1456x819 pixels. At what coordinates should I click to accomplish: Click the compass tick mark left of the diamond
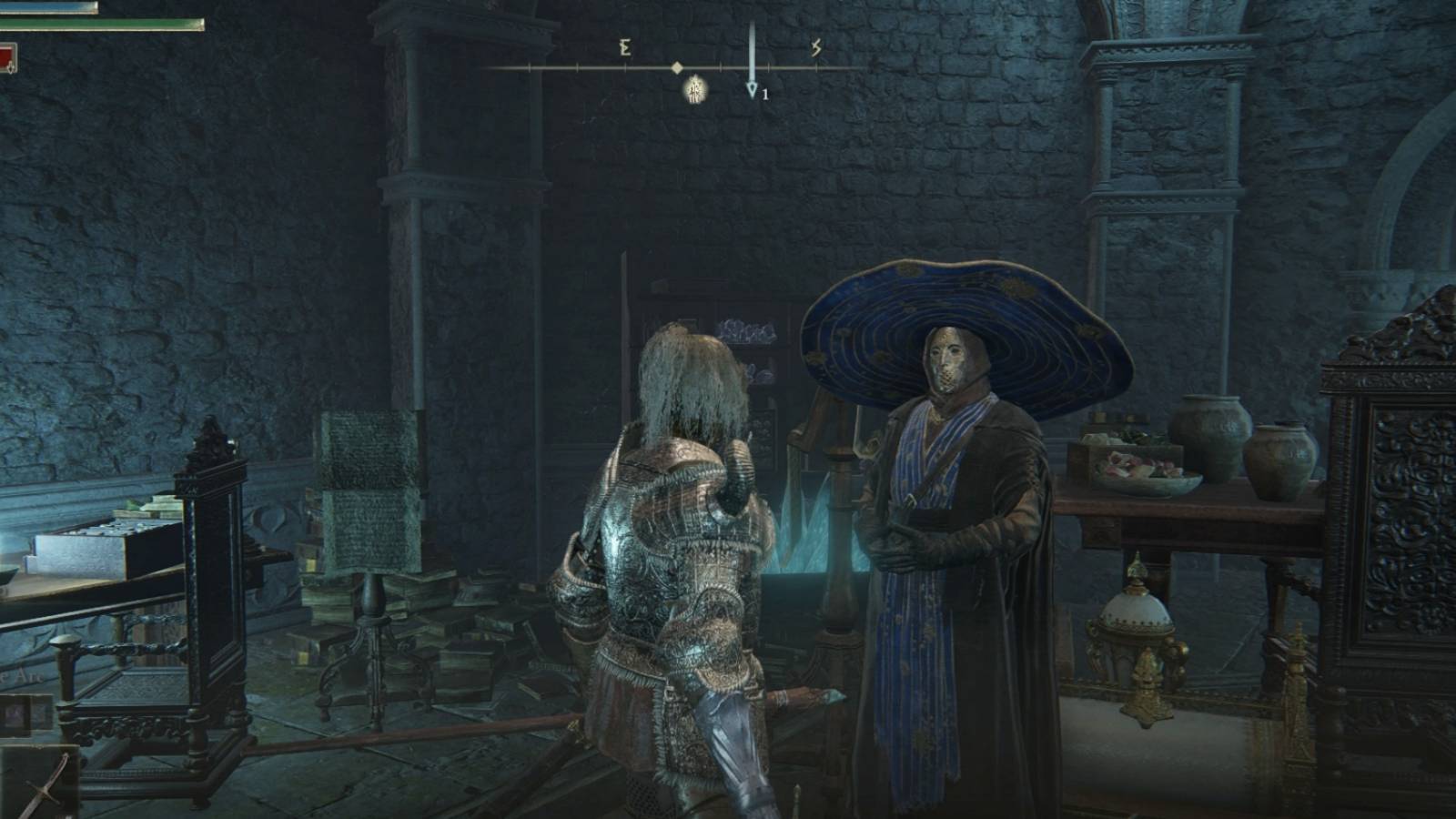click(626, 67)
